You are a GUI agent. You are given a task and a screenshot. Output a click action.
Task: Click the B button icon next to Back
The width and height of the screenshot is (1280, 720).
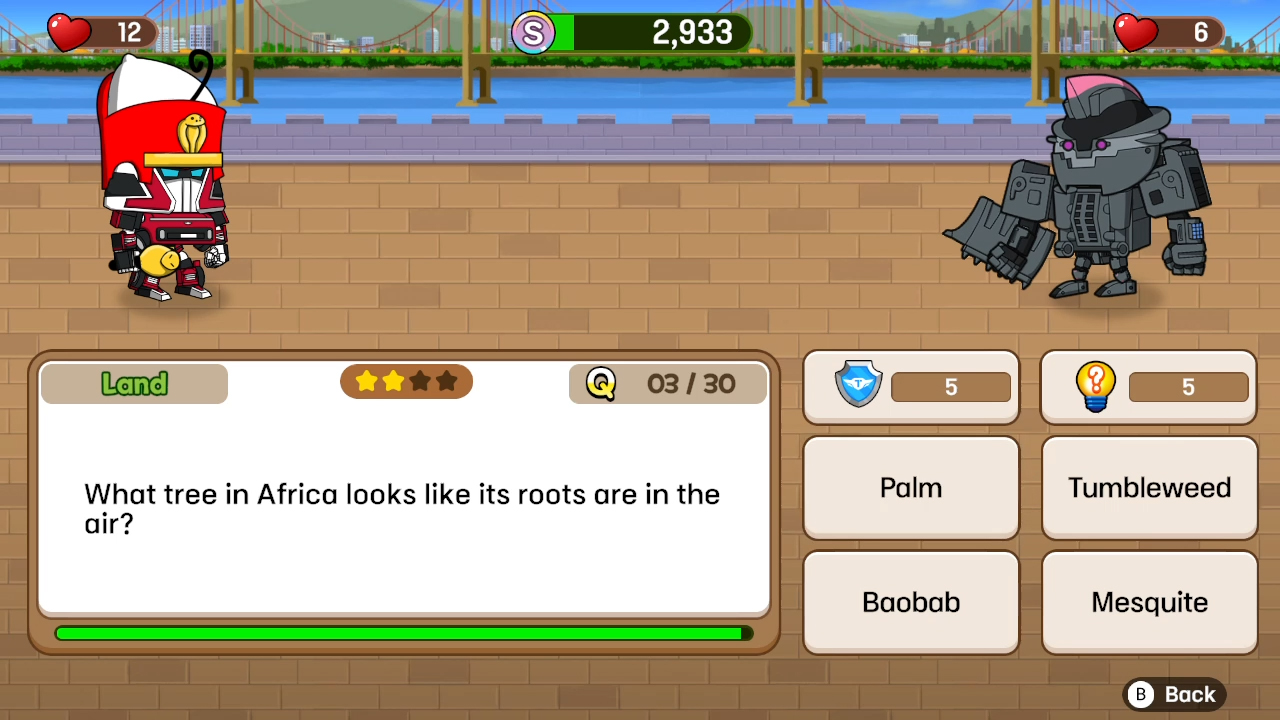1140,694
